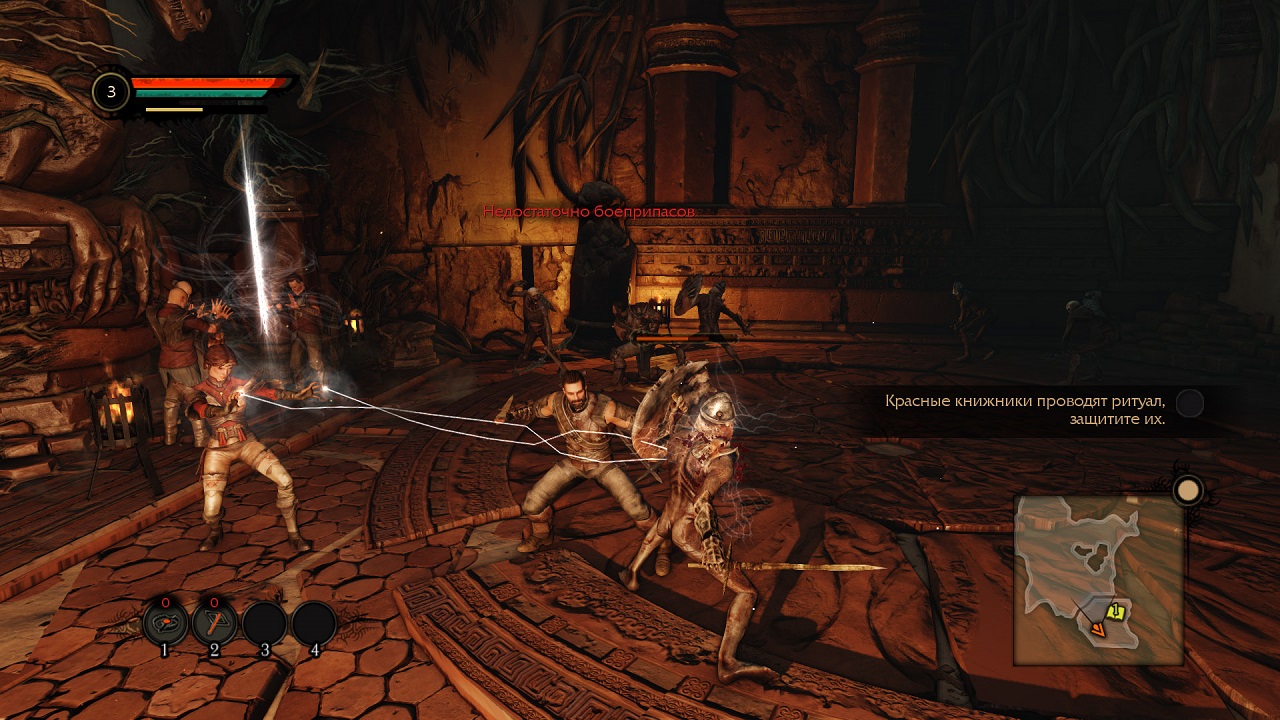Click the round dial above the minimap
This screenshot has width=1280, height=720.
pyautogui.click(x=1187, y=490)
